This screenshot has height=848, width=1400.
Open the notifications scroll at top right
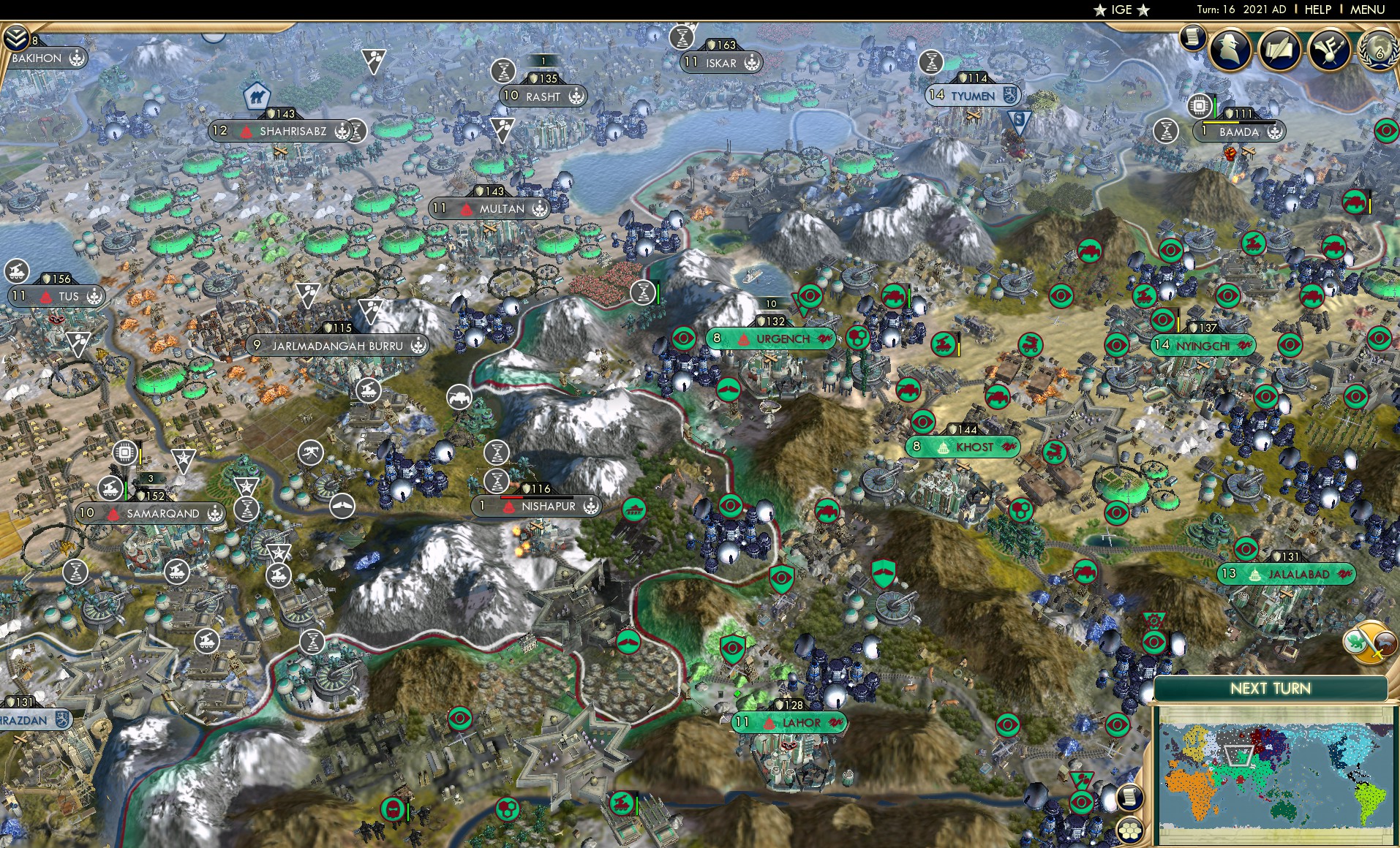click(x=1191, y=37)
